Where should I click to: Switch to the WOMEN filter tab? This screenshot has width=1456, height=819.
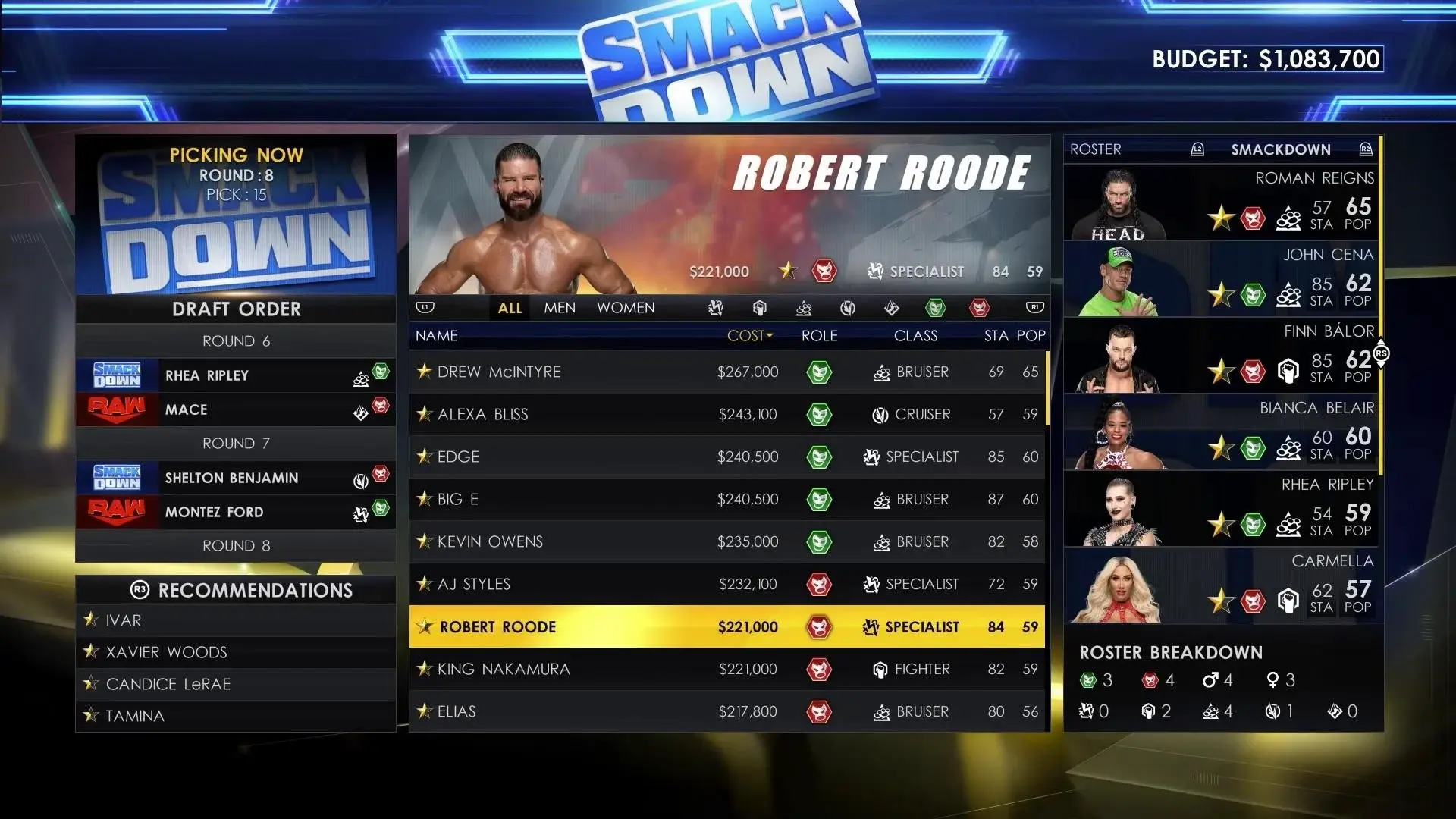[626, 308]
